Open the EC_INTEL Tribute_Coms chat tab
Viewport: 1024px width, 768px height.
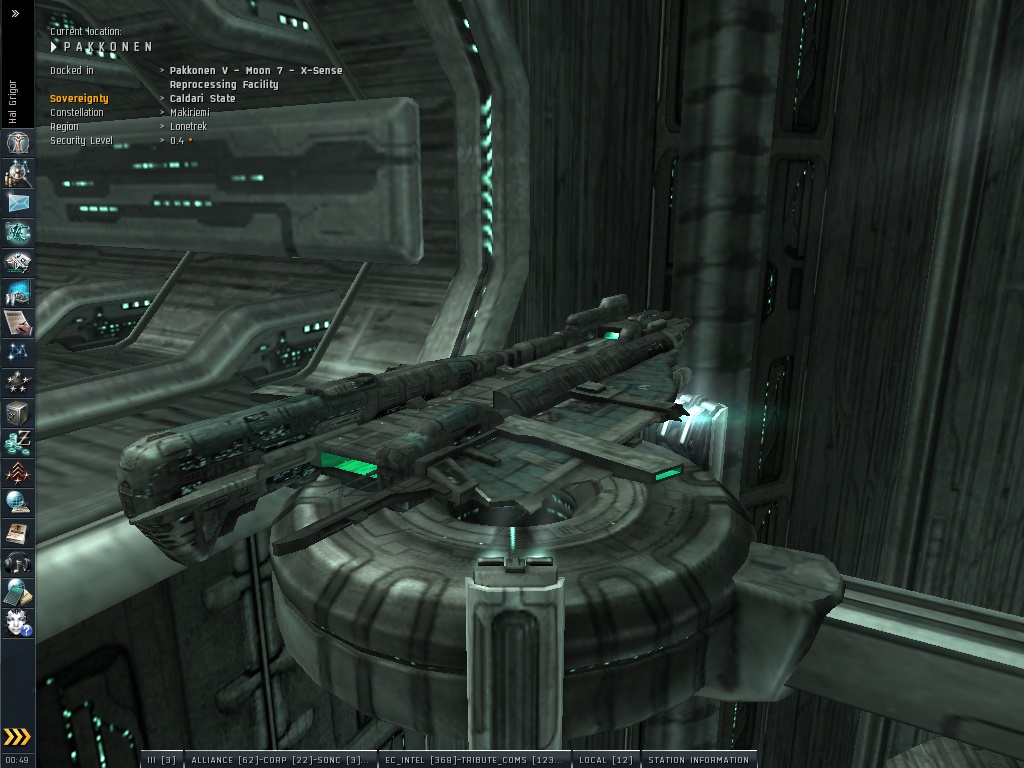[x=474, y=760]
